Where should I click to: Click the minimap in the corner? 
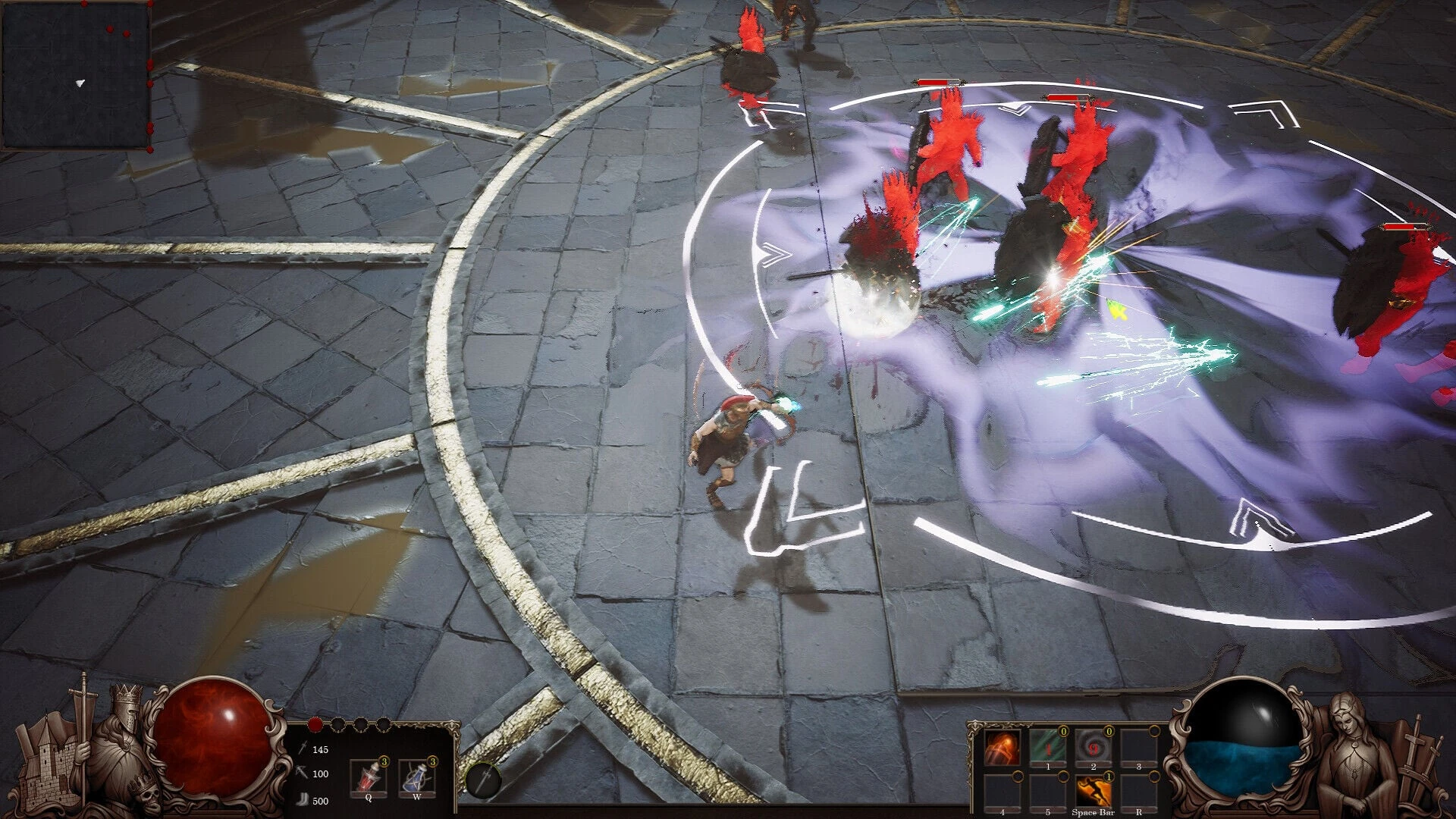pyautogui.click(x=76, y=76)
